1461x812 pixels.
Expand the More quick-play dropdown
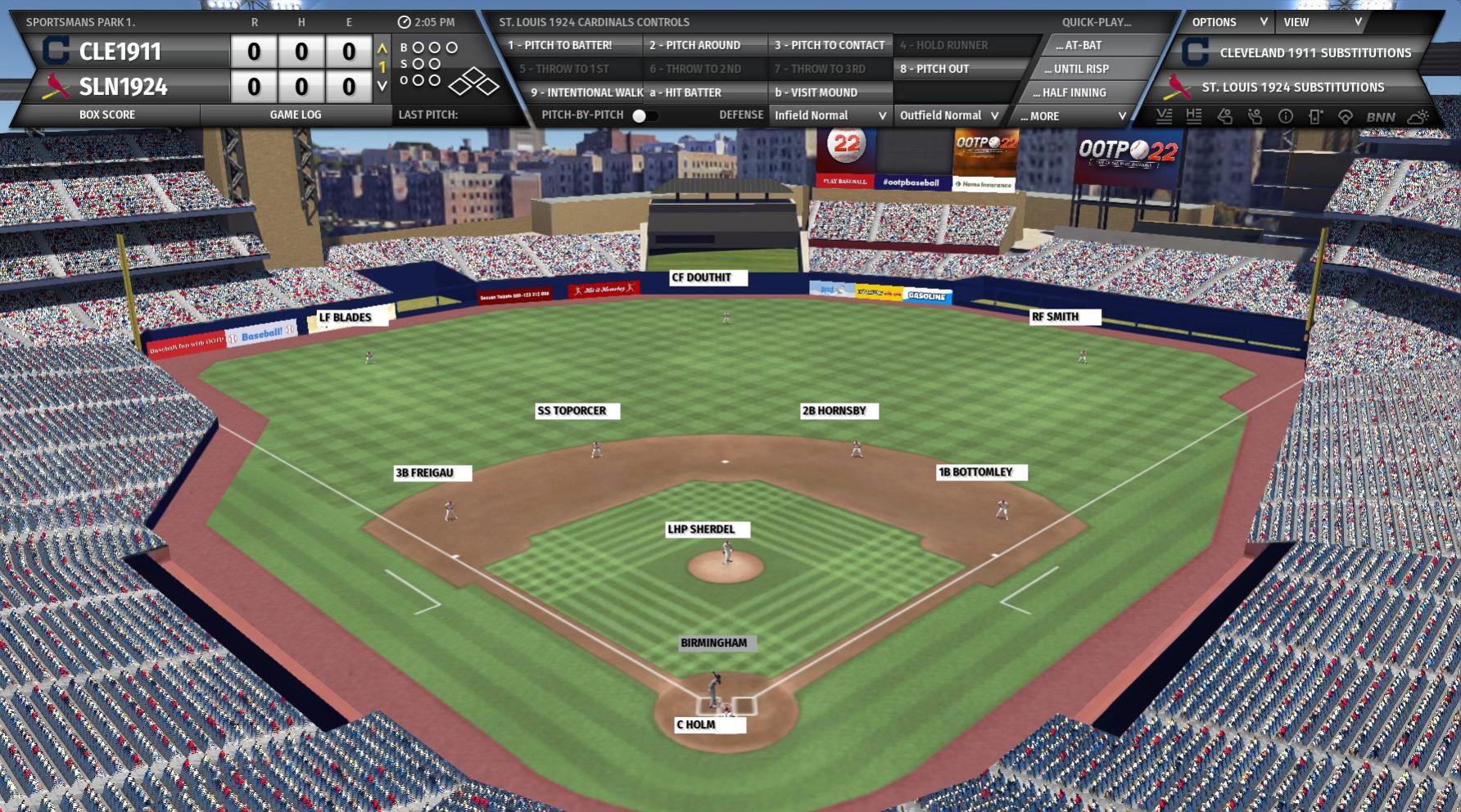coord(1073,116)
